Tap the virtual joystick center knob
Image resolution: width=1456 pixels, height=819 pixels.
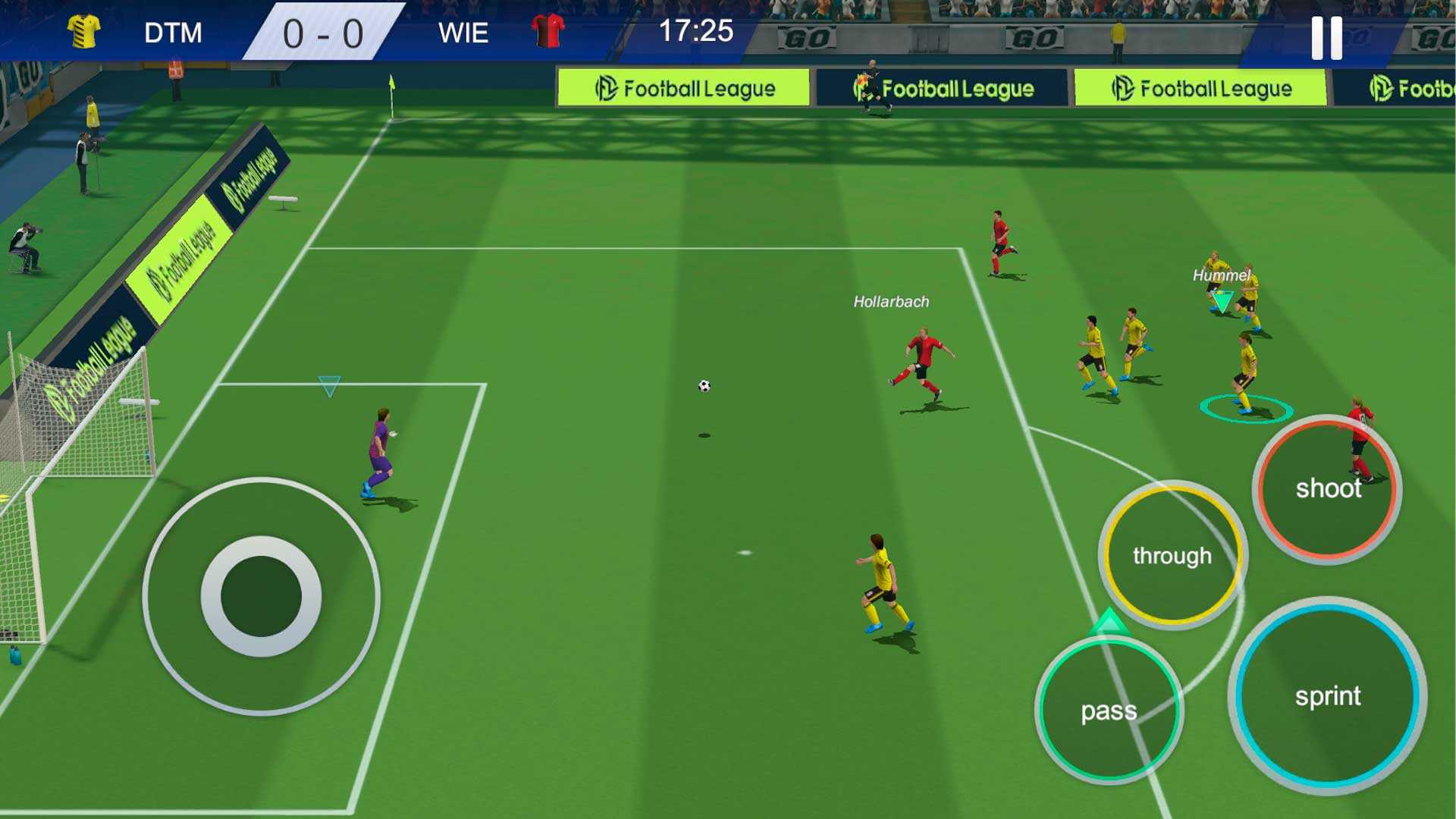[x=262, y=596]
